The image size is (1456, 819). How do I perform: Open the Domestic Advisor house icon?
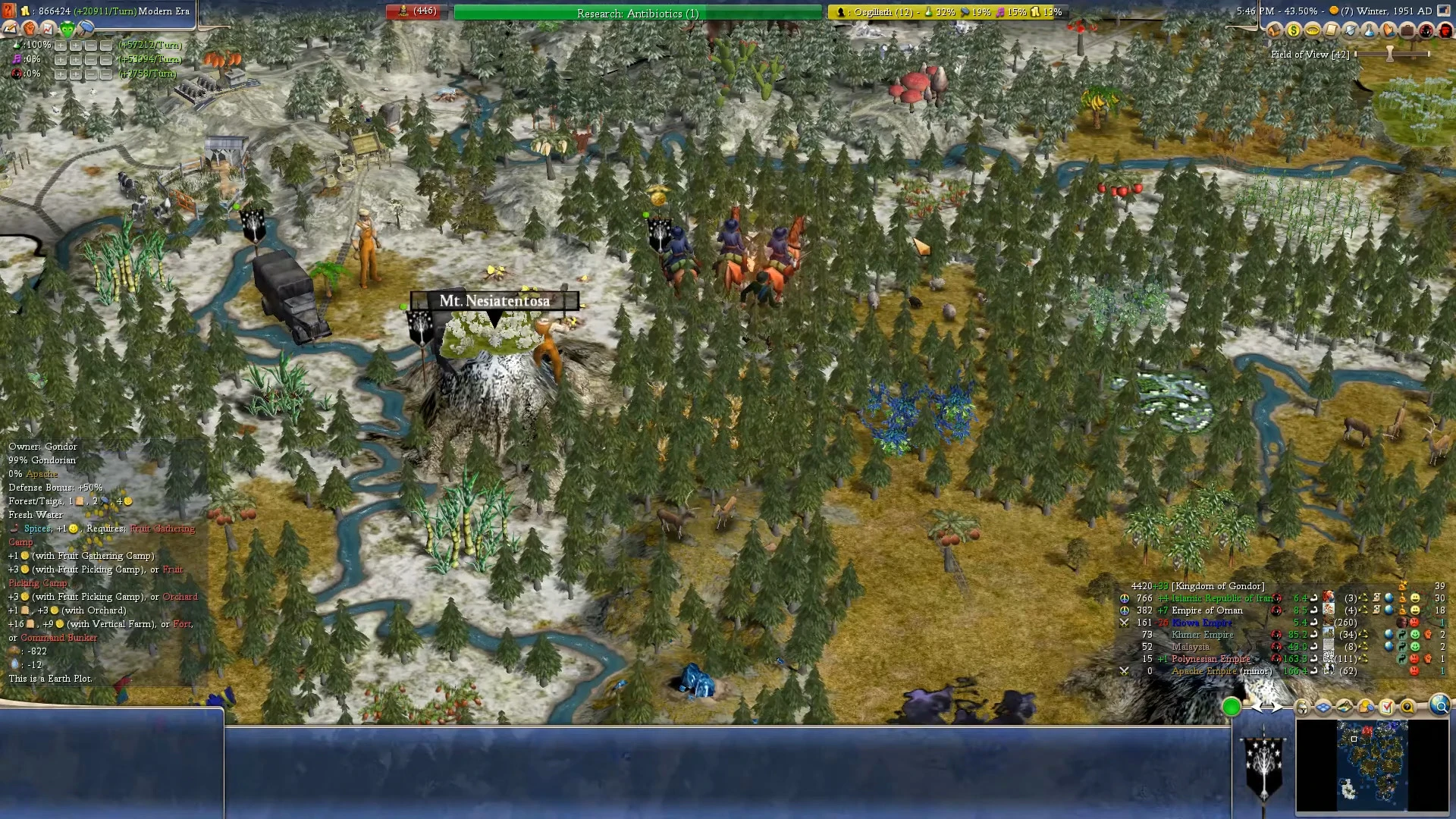(1274, 31)
